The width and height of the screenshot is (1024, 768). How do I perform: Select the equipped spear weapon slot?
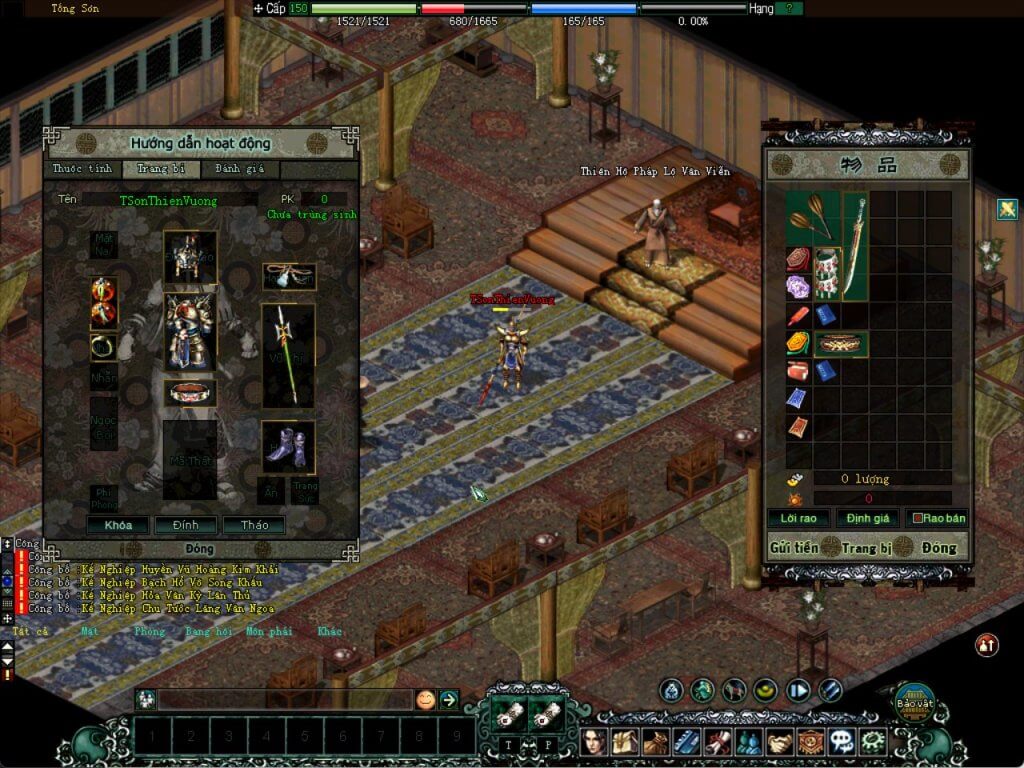pos(288,355)
